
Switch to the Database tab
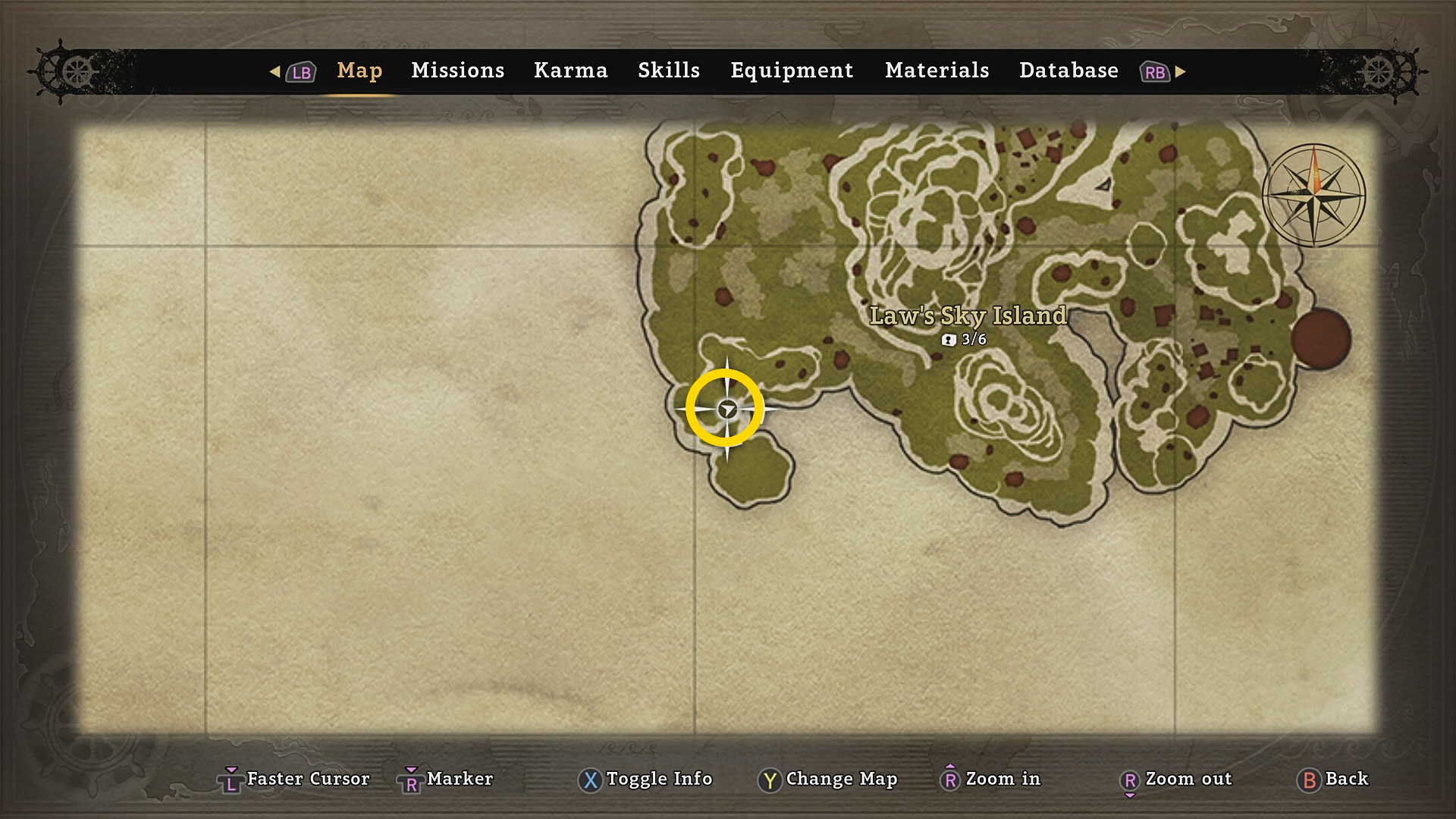(x=1068, y=71)
